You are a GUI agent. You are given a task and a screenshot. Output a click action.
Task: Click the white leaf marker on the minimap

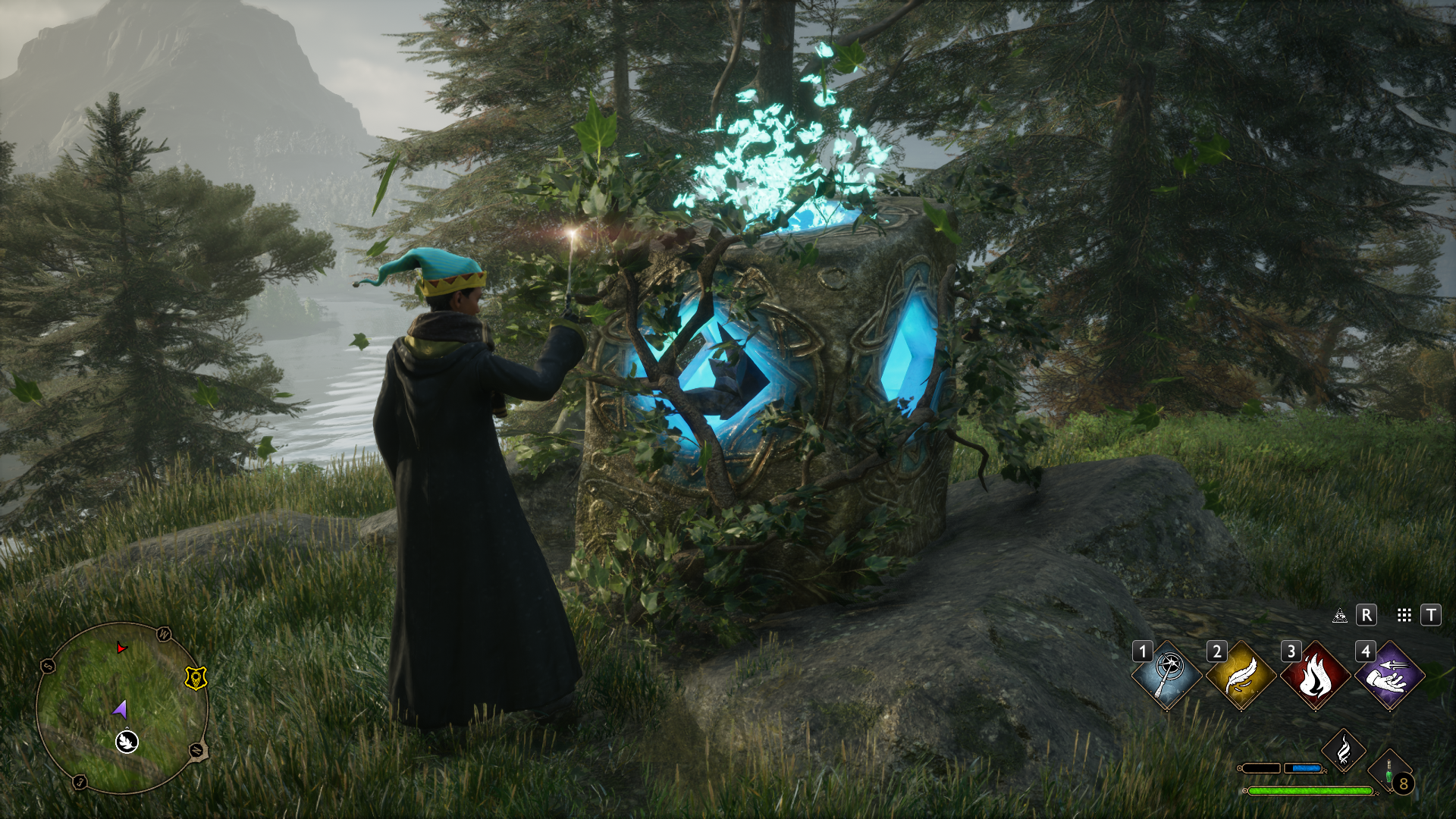coord(126,742)
